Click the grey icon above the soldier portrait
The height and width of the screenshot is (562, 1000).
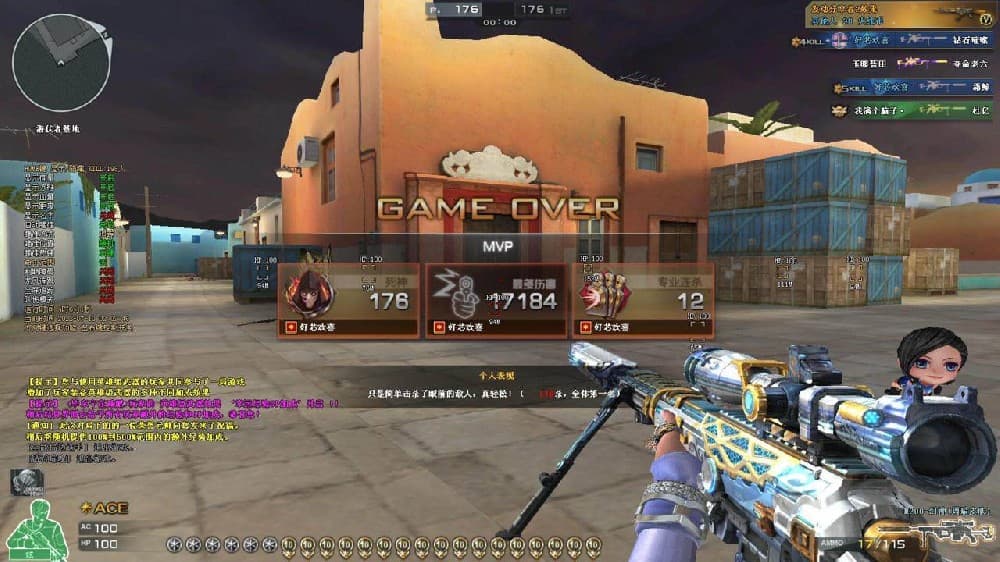tap(27, 482)
